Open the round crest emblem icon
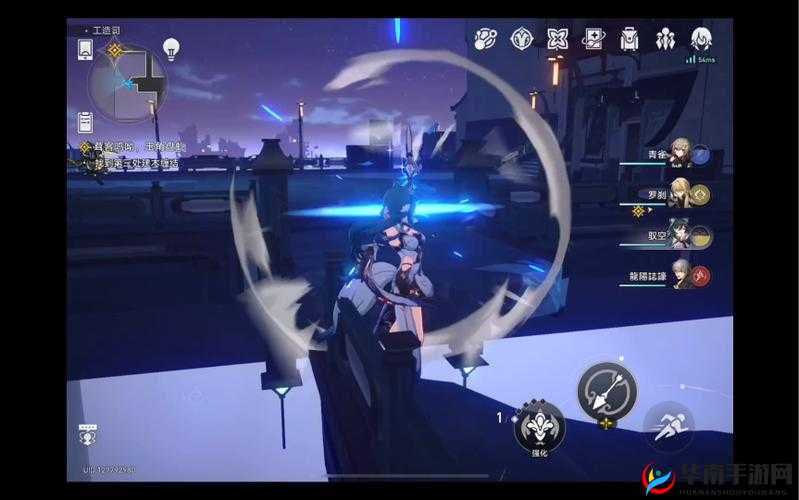This screenshot has height=500, width=799. (x=522, y=39)
